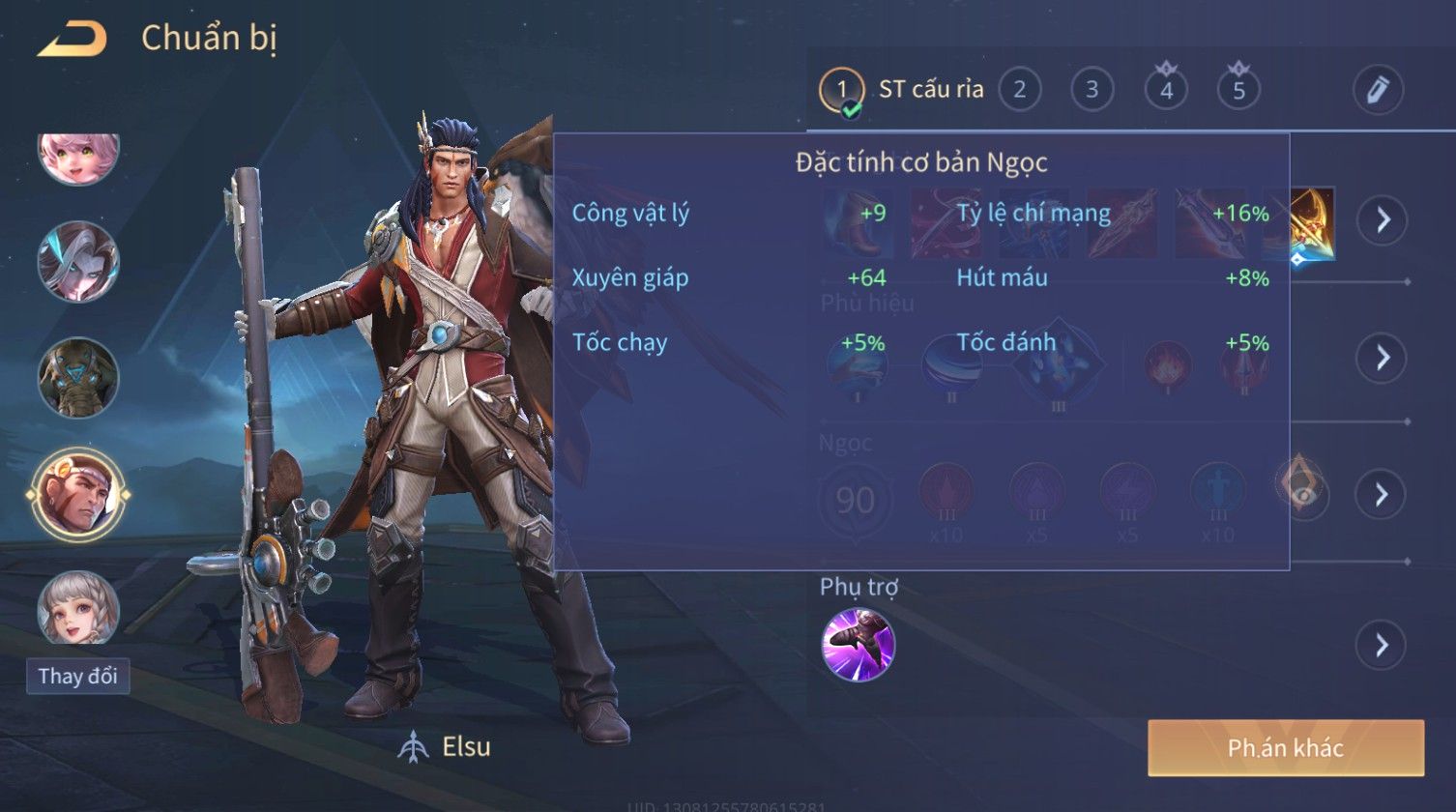Click the Phản khác button
The height and width of the screenshot is (812, 1456).
pos(1285,747)
